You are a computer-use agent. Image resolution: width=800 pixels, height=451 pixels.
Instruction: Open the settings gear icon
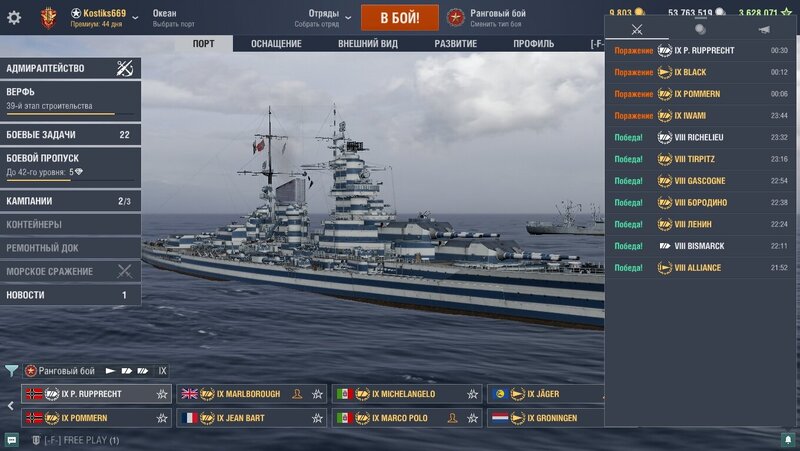click(14, 17)
